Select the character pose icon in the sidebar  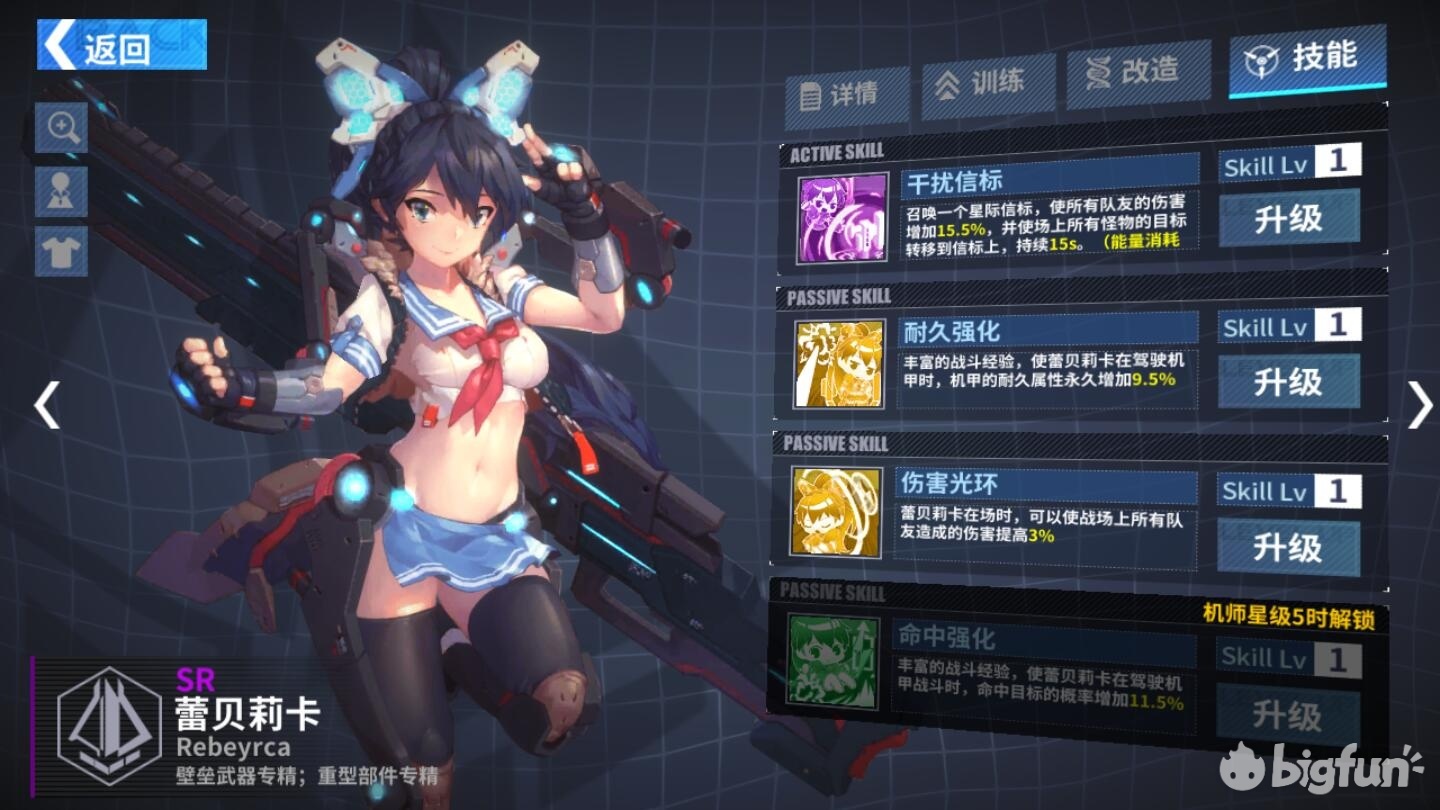point(60,191)
